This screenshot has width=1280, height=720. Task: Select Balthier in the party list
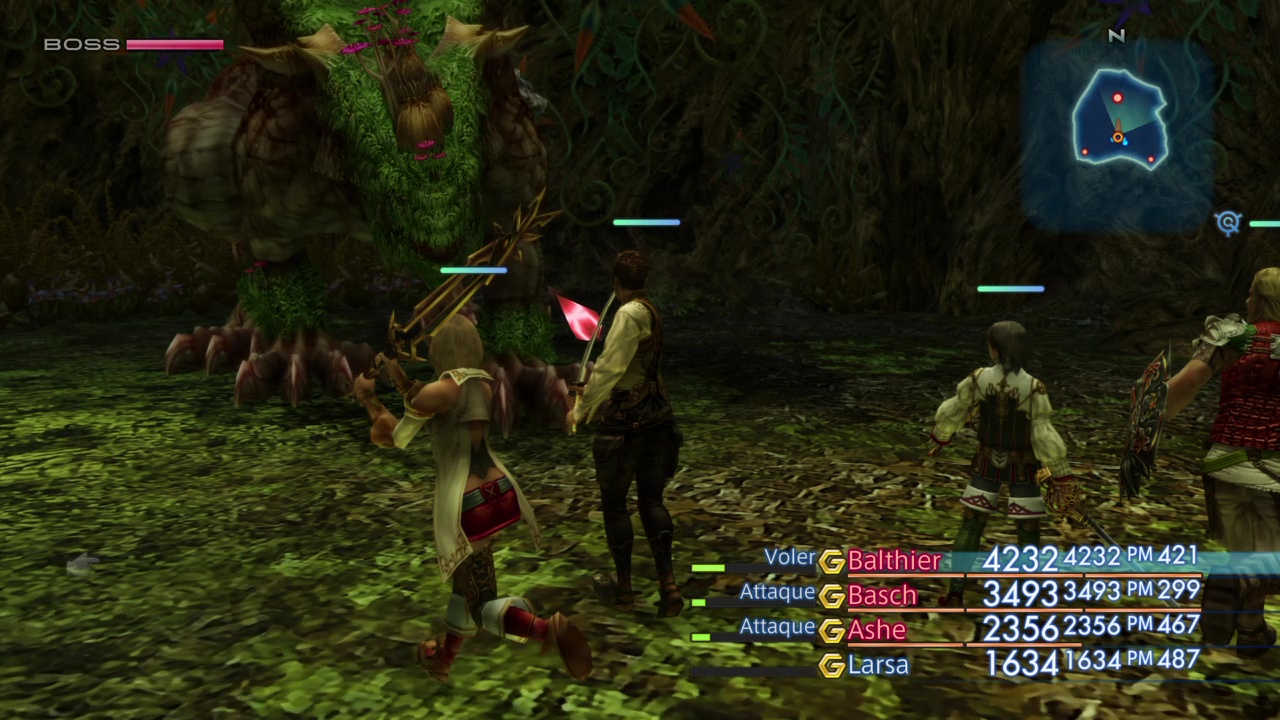coord(894,561)
